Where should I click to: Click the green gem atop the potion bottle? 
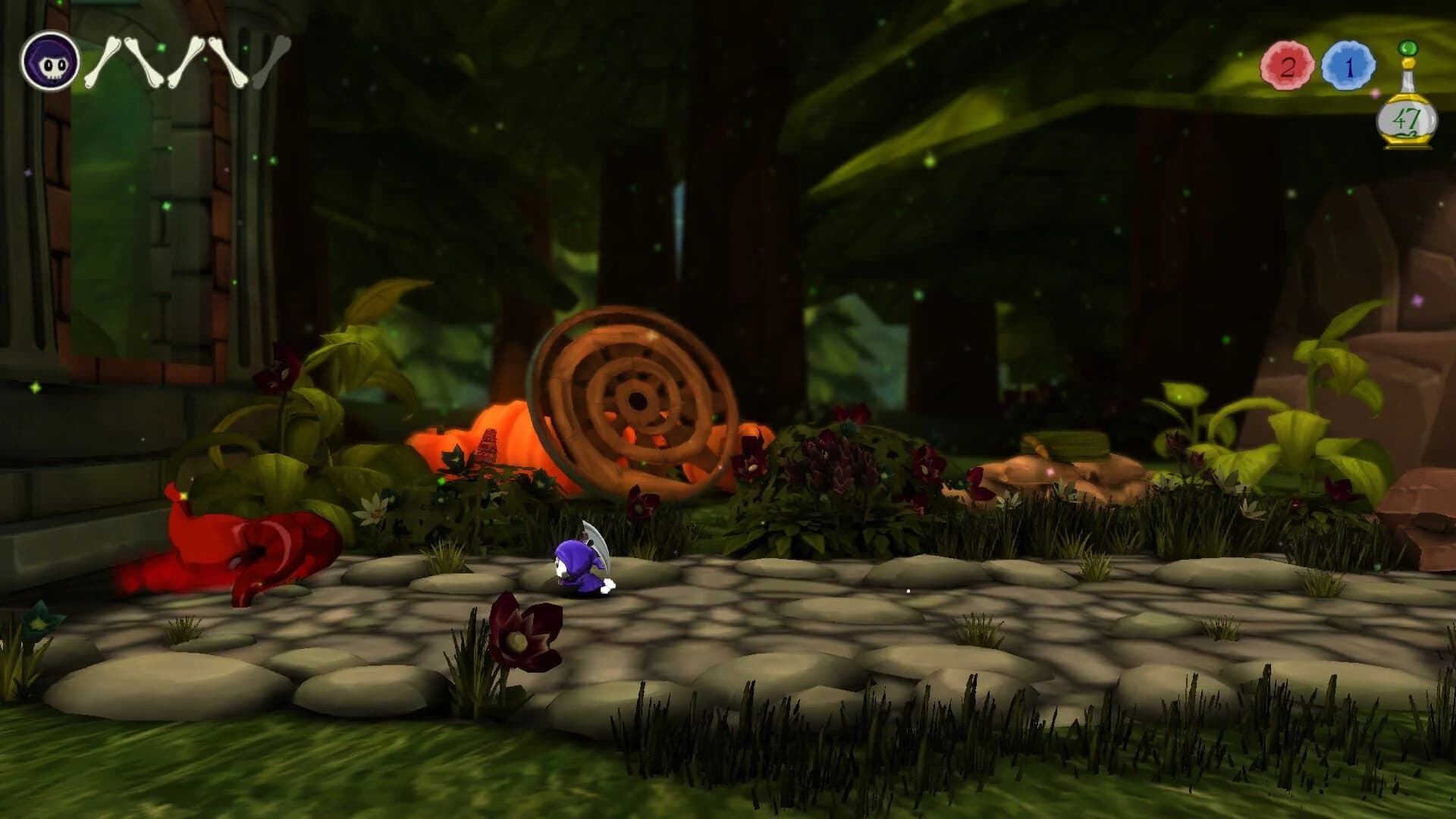pos(1407,49)
